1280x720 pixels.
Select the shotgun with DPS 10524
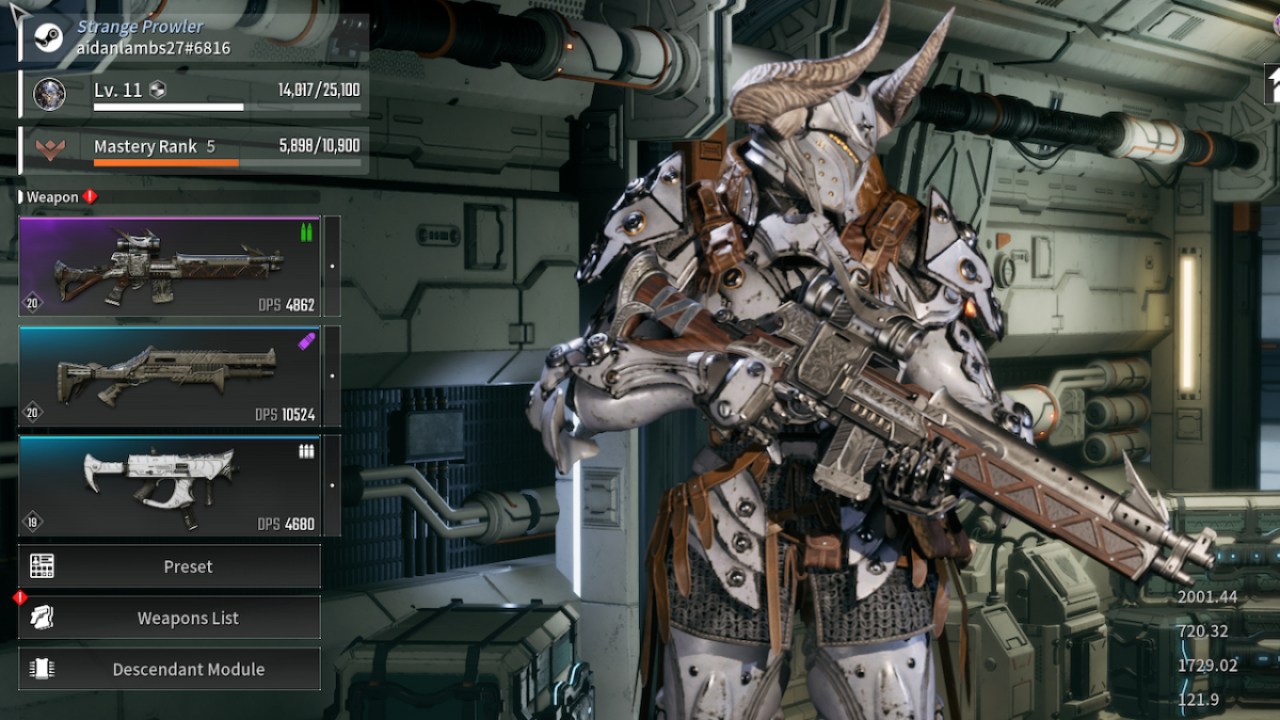[169, 376]
